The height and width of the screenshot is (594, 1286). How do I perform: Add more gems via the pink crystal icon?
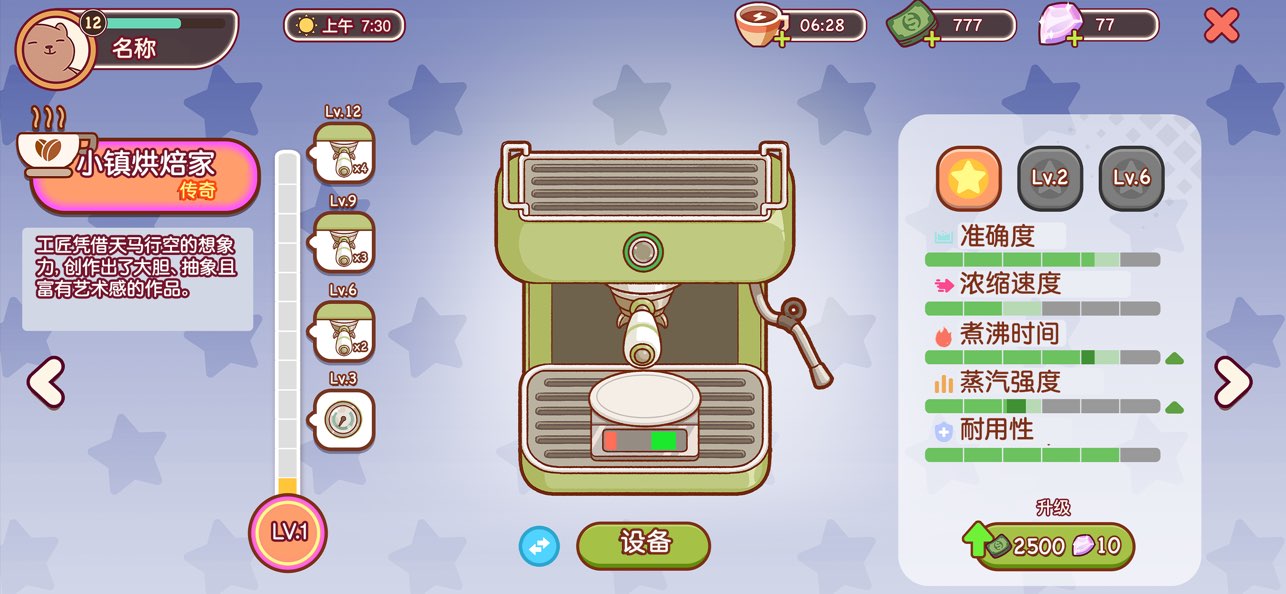(1059, 25)
